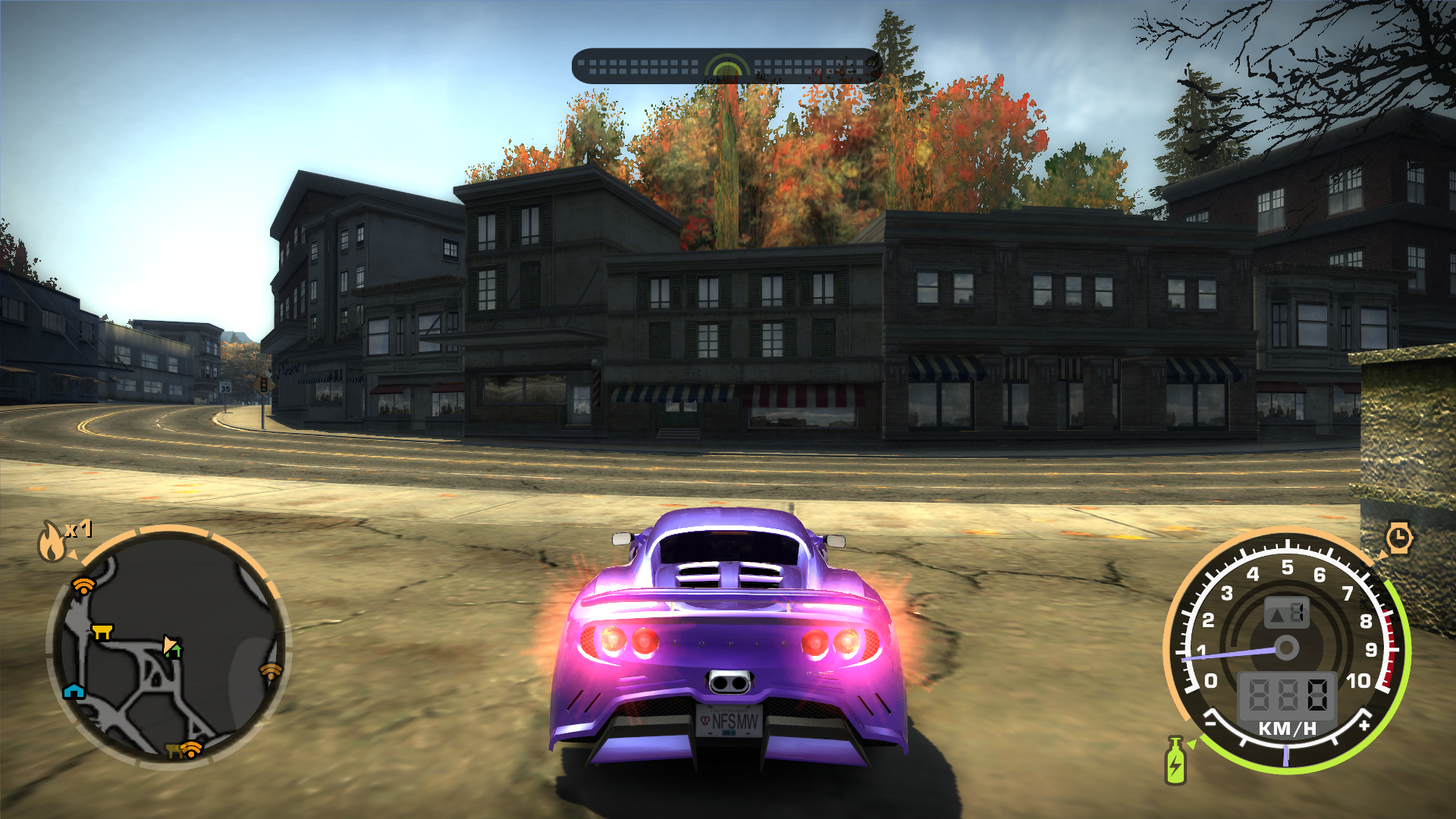This screenshot has width=1456, height=819.
Task: Click the blue safehouse marker on minimap
Action: pos(74,690)
